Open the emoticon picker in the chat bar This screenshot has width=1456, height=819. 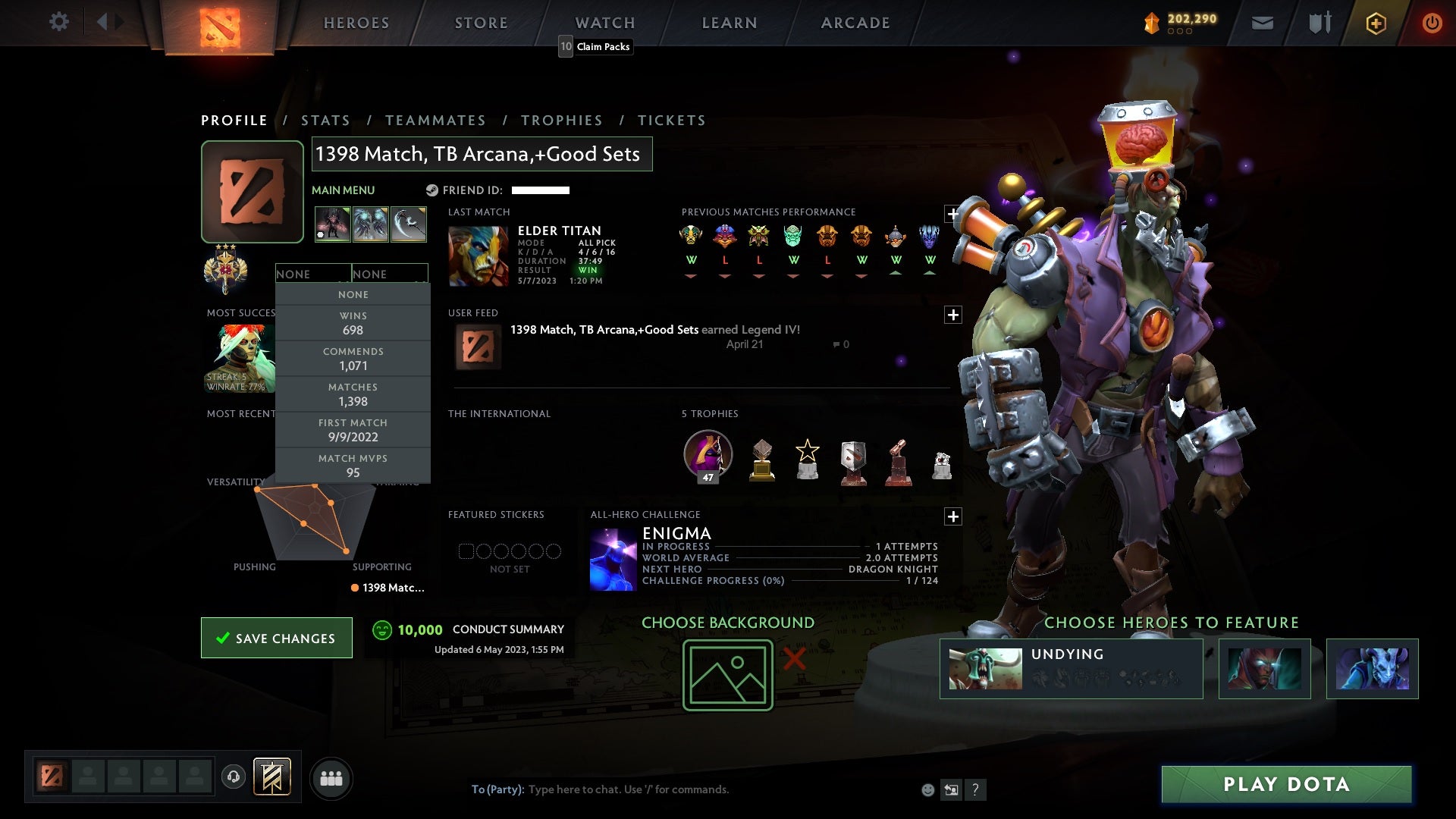[x=927, y=789]
